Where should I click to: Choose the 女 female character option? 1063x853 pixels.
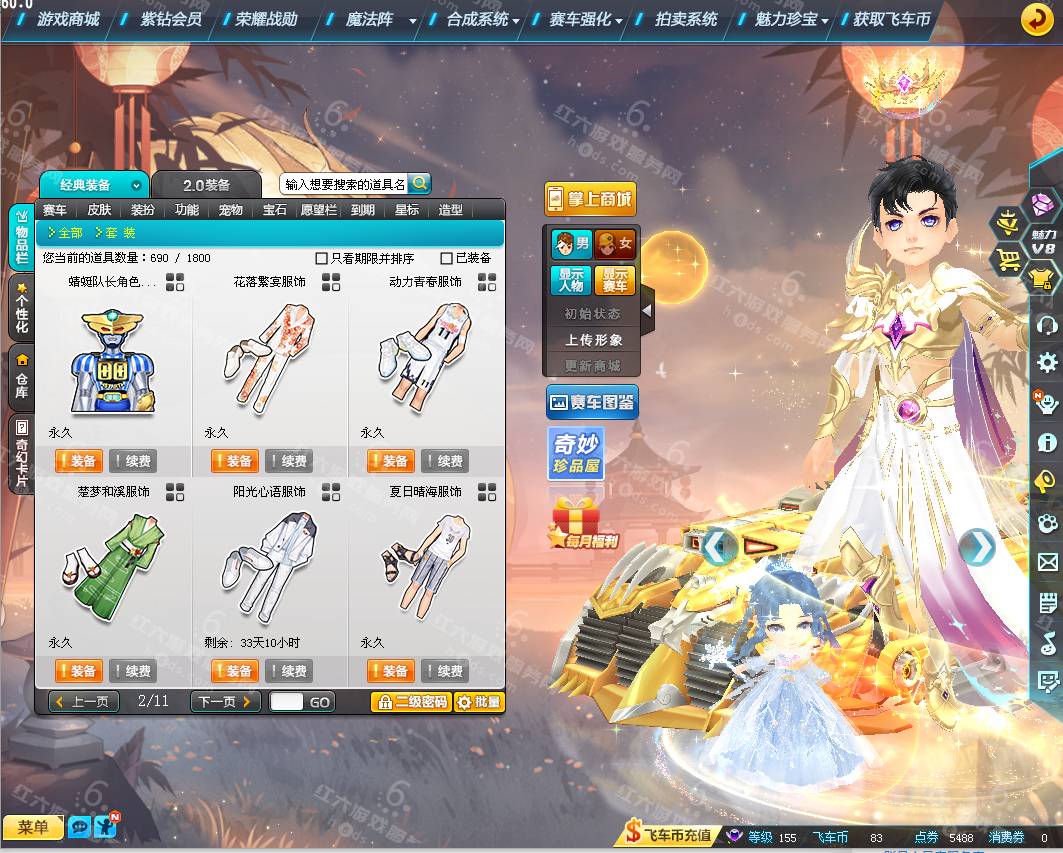pyautogui.click(x=615, y=244)
